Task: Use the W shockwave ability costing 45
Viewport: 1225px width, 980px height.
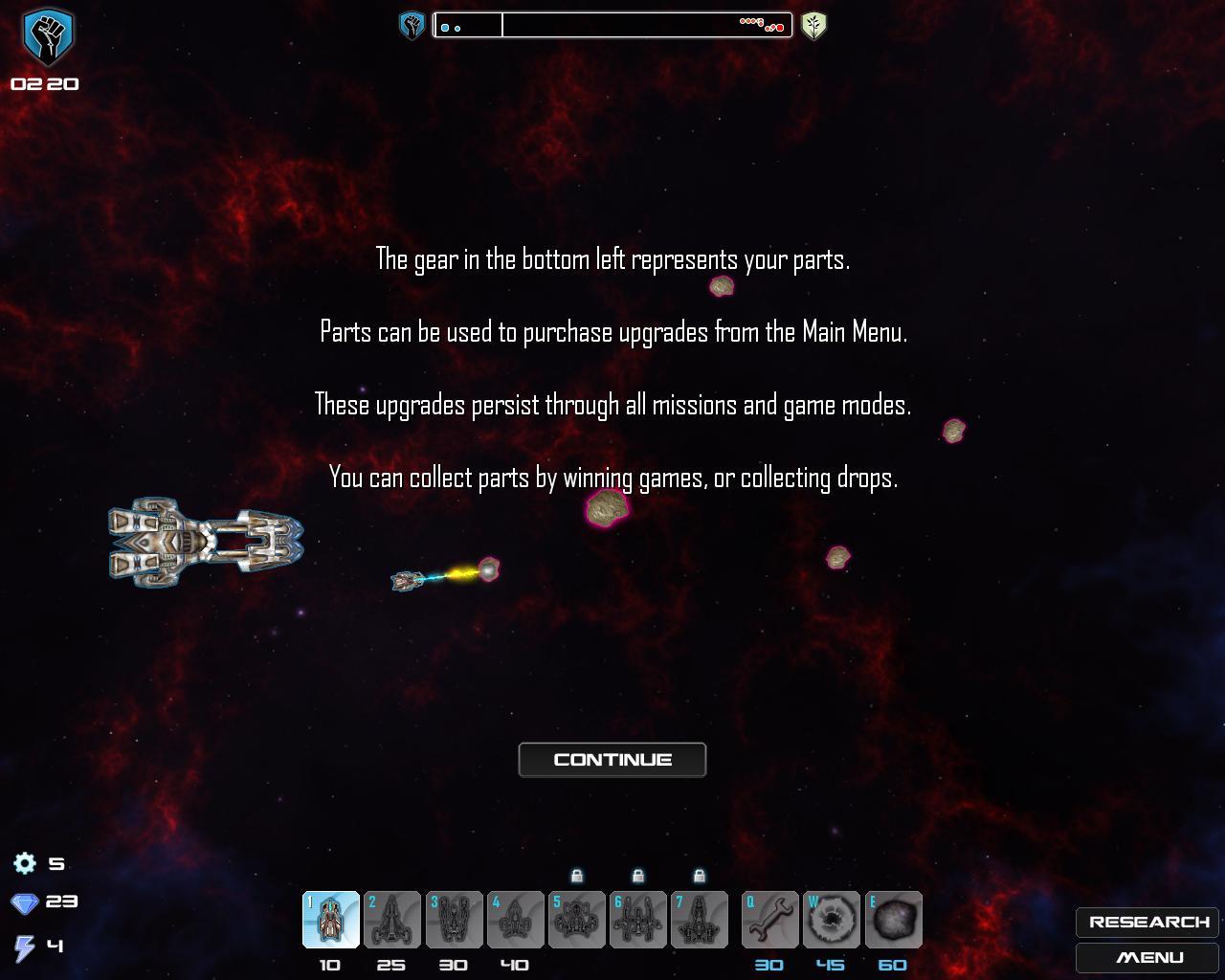Action: (x=832, y=920)
